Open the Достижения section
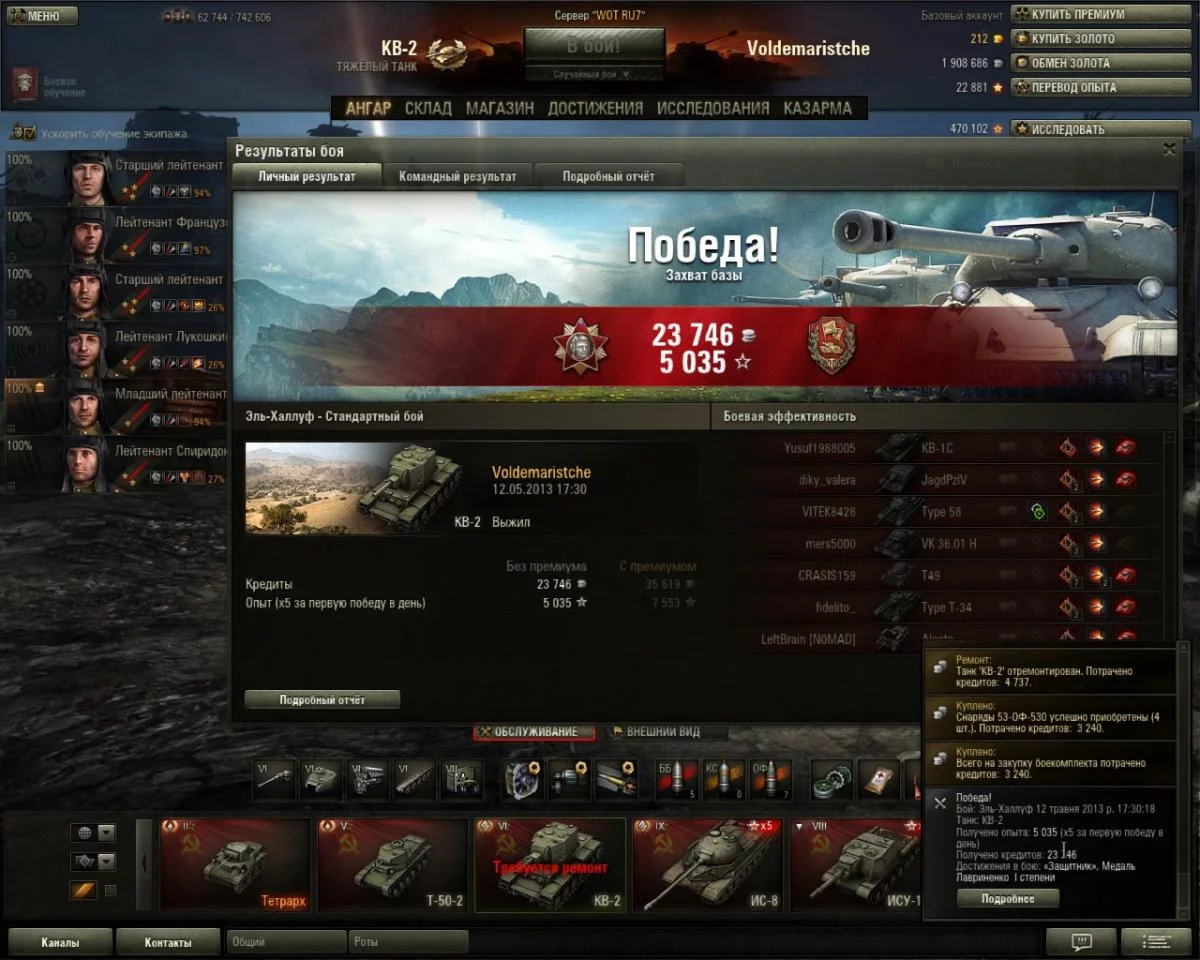This screenshot has height=960, width=1200. pos(595,108)
